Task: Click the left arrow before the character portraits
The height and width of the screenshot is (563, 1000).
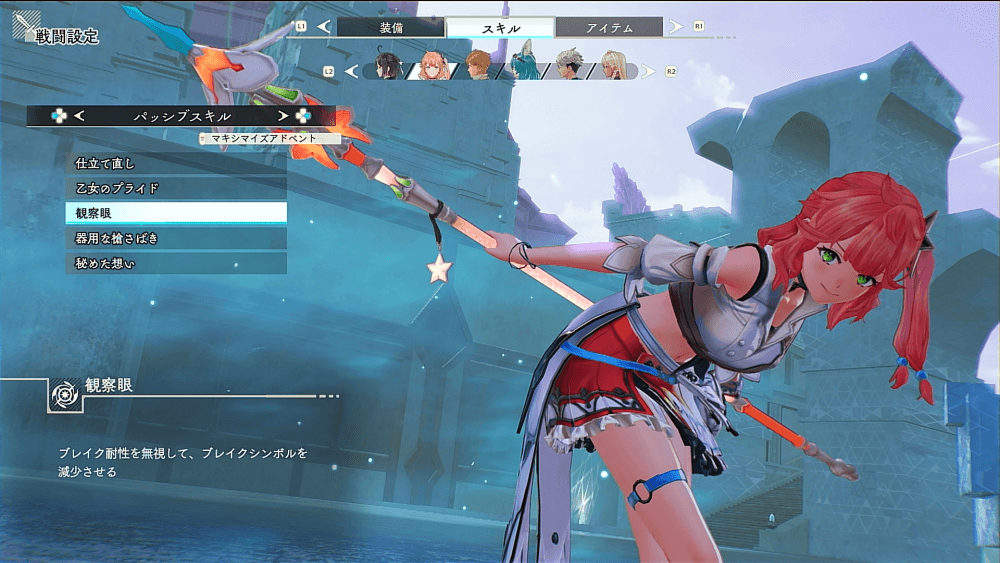Action: pos(350,71)
